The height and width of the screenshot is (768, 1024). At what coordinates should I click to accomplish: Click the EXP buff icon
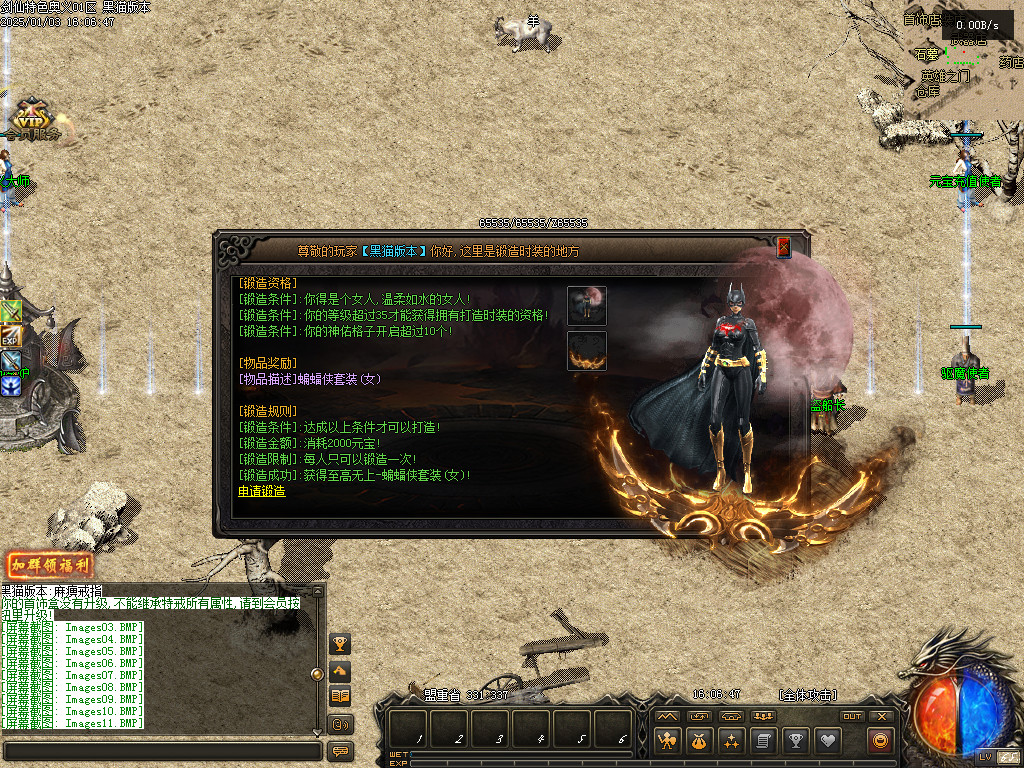pyautogui.click(x=11, y=337)
